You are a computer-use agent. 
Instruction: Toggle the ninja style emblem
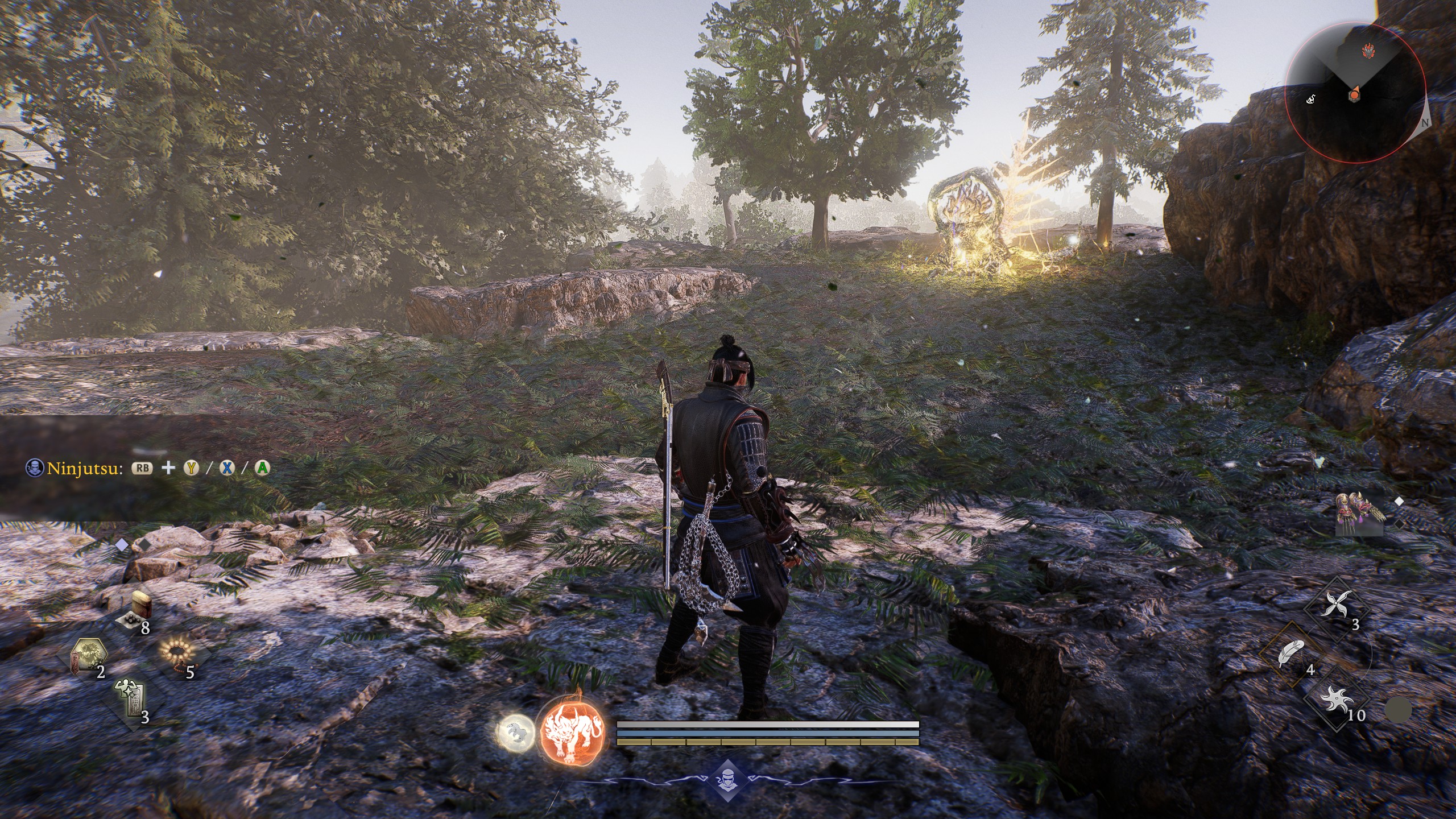pos(727,779)
